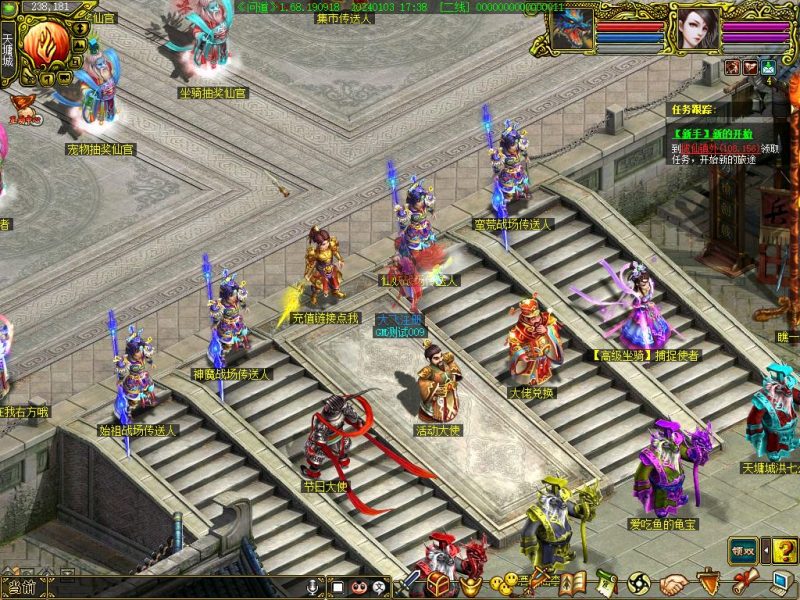Viewport: 800px width, 600px height.
Task: Open the computer system settings icon
Action: click(778, 583)
